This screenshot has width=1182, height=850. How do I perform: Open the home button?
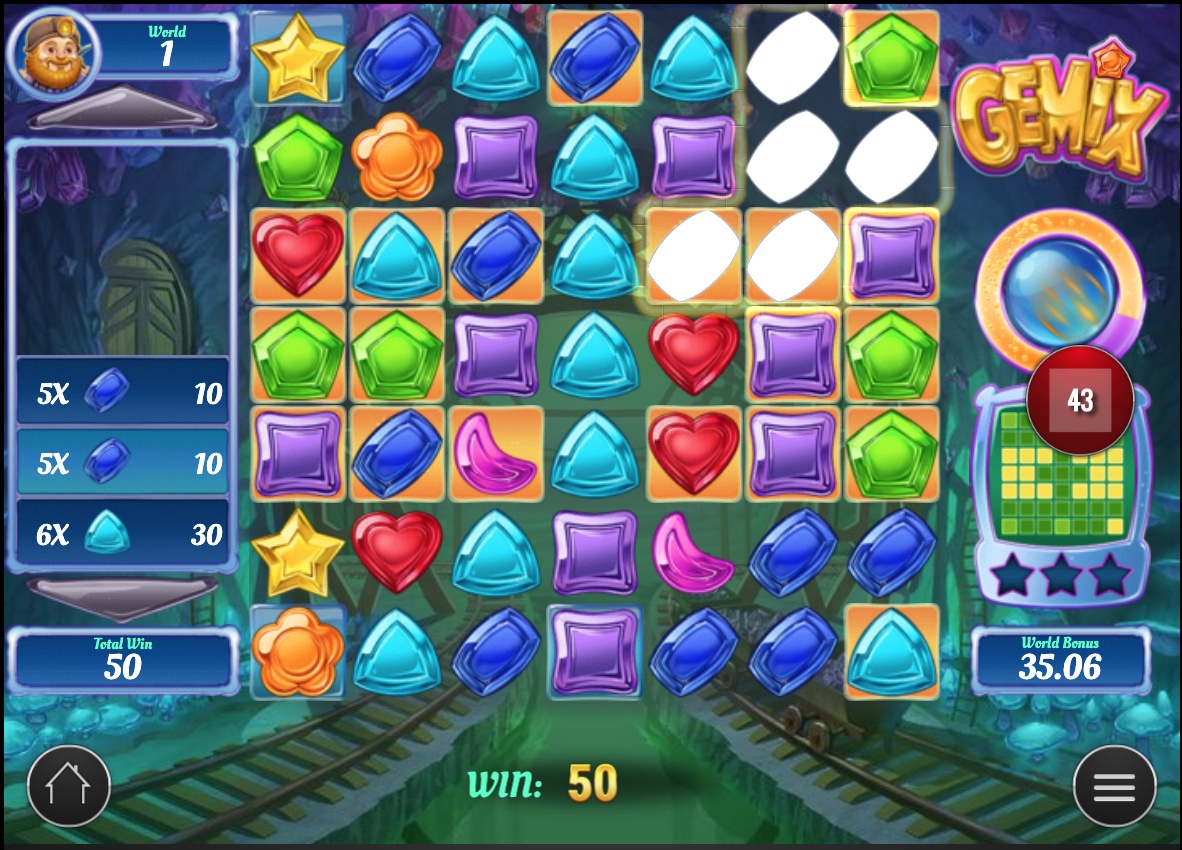(x=69, y=786)
